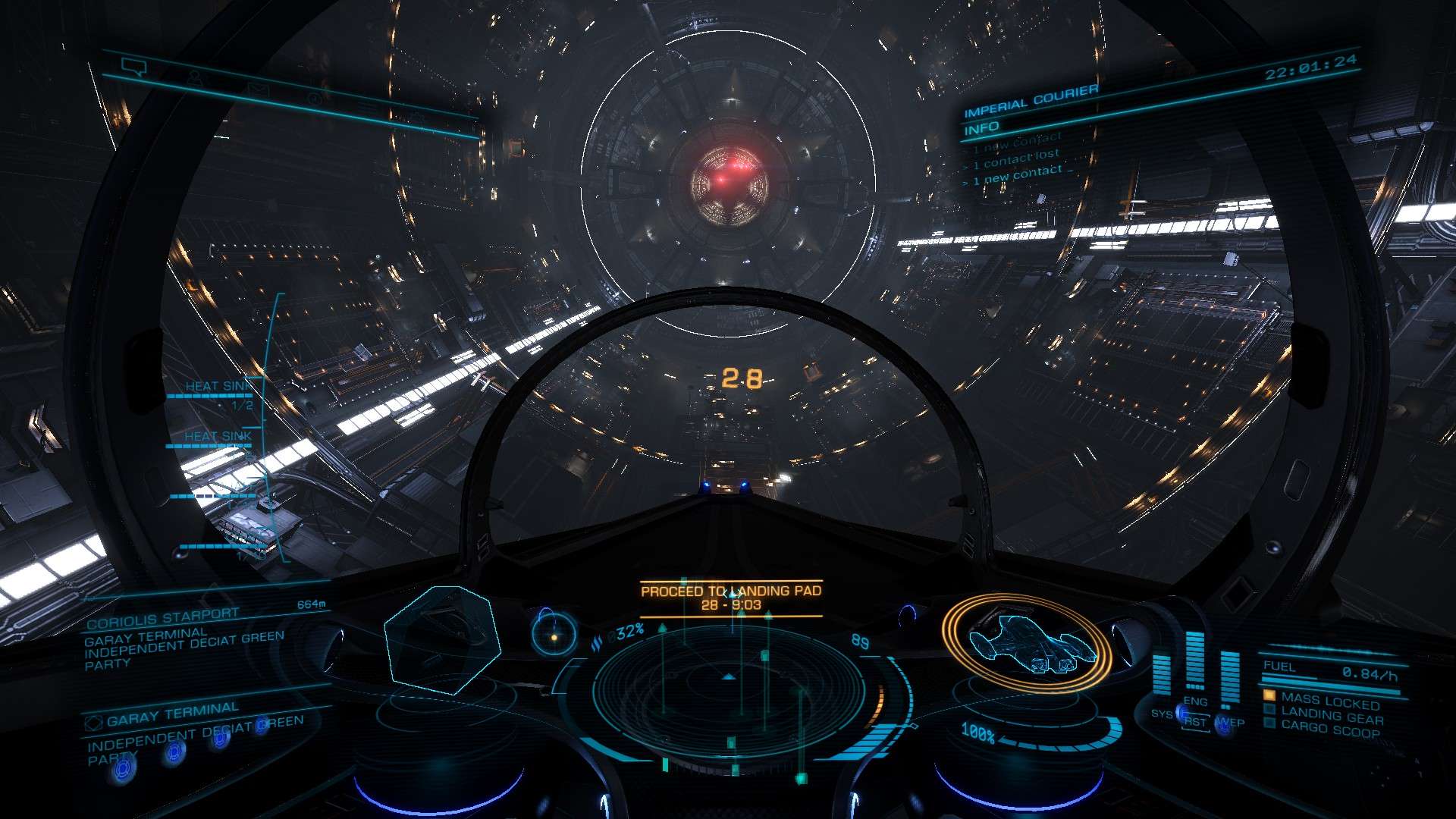Select the Proceed to Landing Pad 28 notice
The height and width of the screenshot is (819, 1456).
[x=731, y=598]
